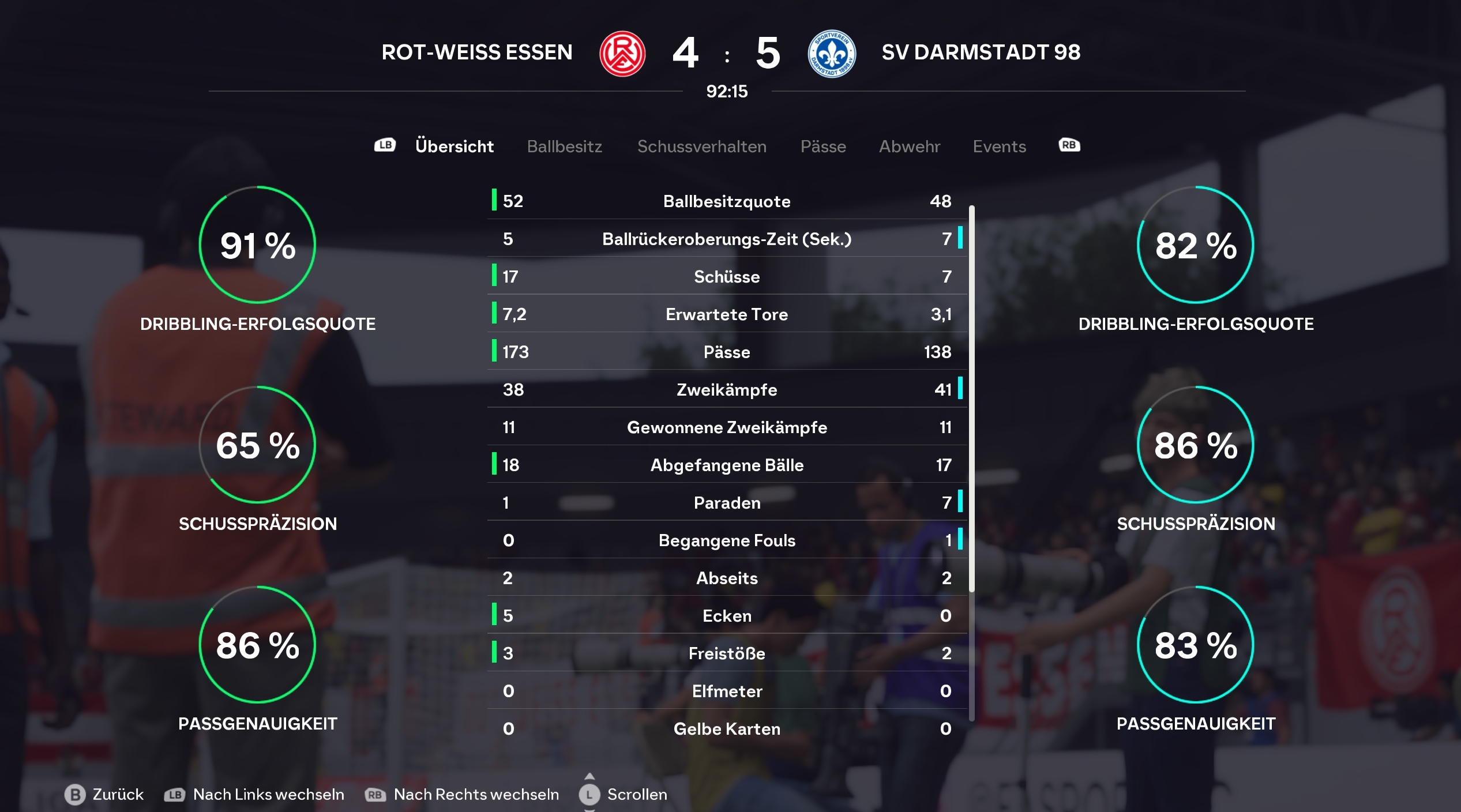This screenshot has width=1461, height=812.
Task: Open the Events tab
Action: click(x=999, y=146)
